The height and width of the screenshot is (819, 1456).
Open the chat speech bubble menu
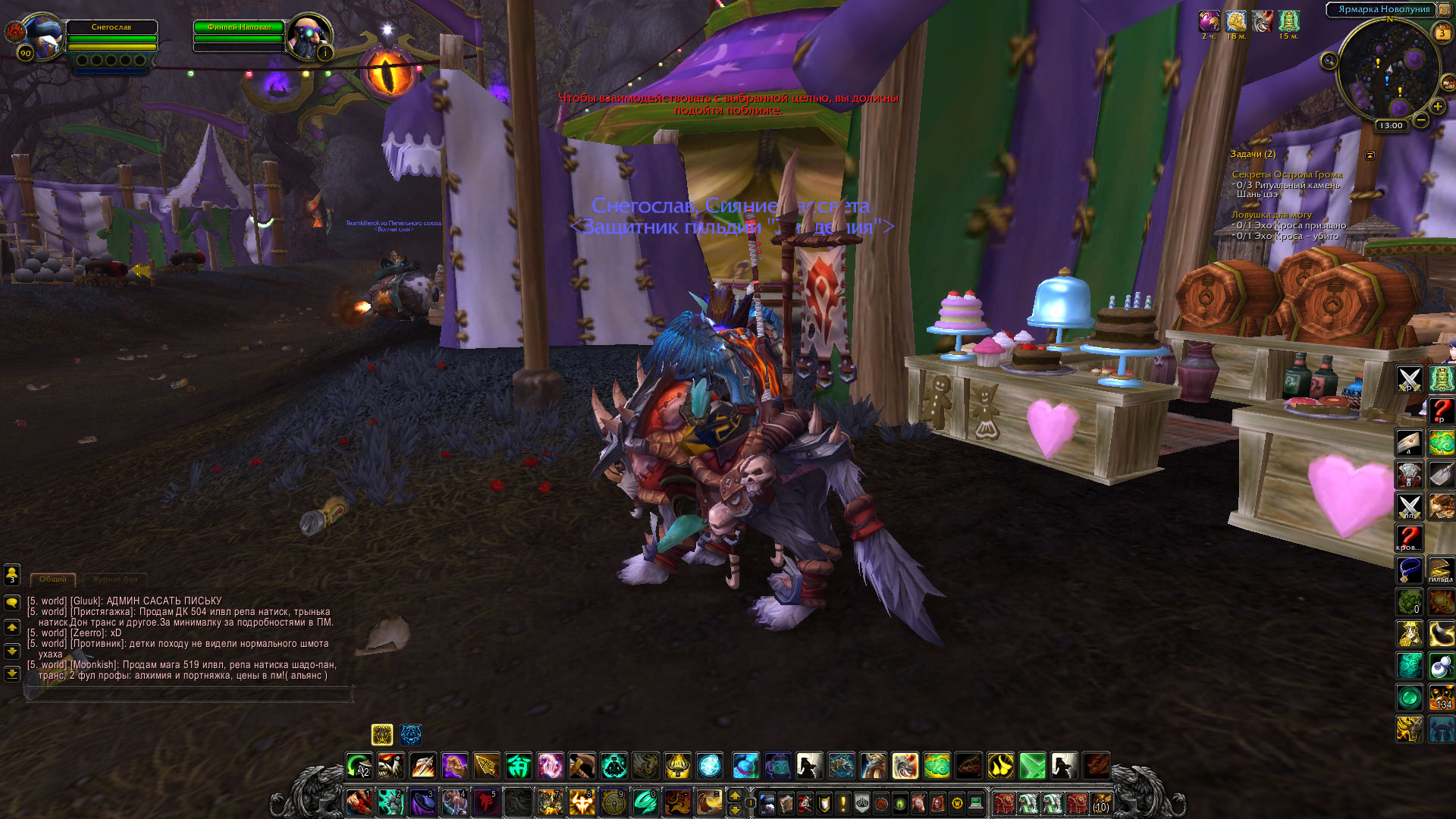[x=12, y=603]
